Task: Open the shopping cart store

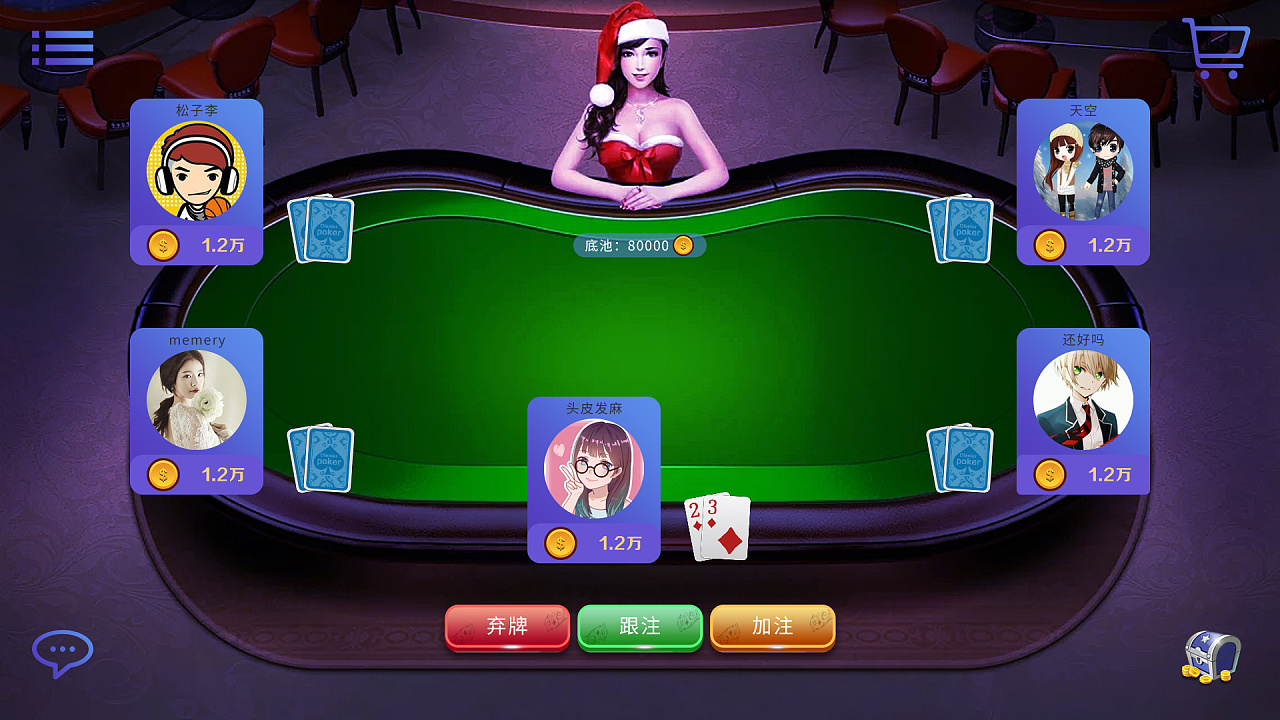Action: (x=1216, y=48)
